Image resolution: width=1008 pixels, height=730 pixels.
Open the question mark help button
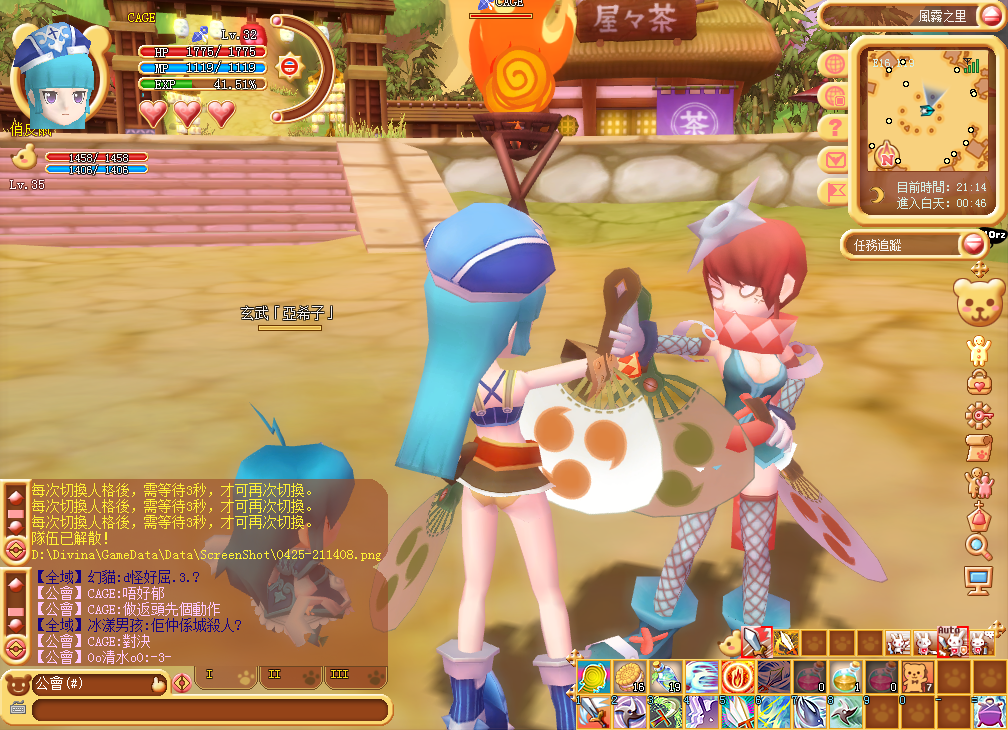pos(833,127)
